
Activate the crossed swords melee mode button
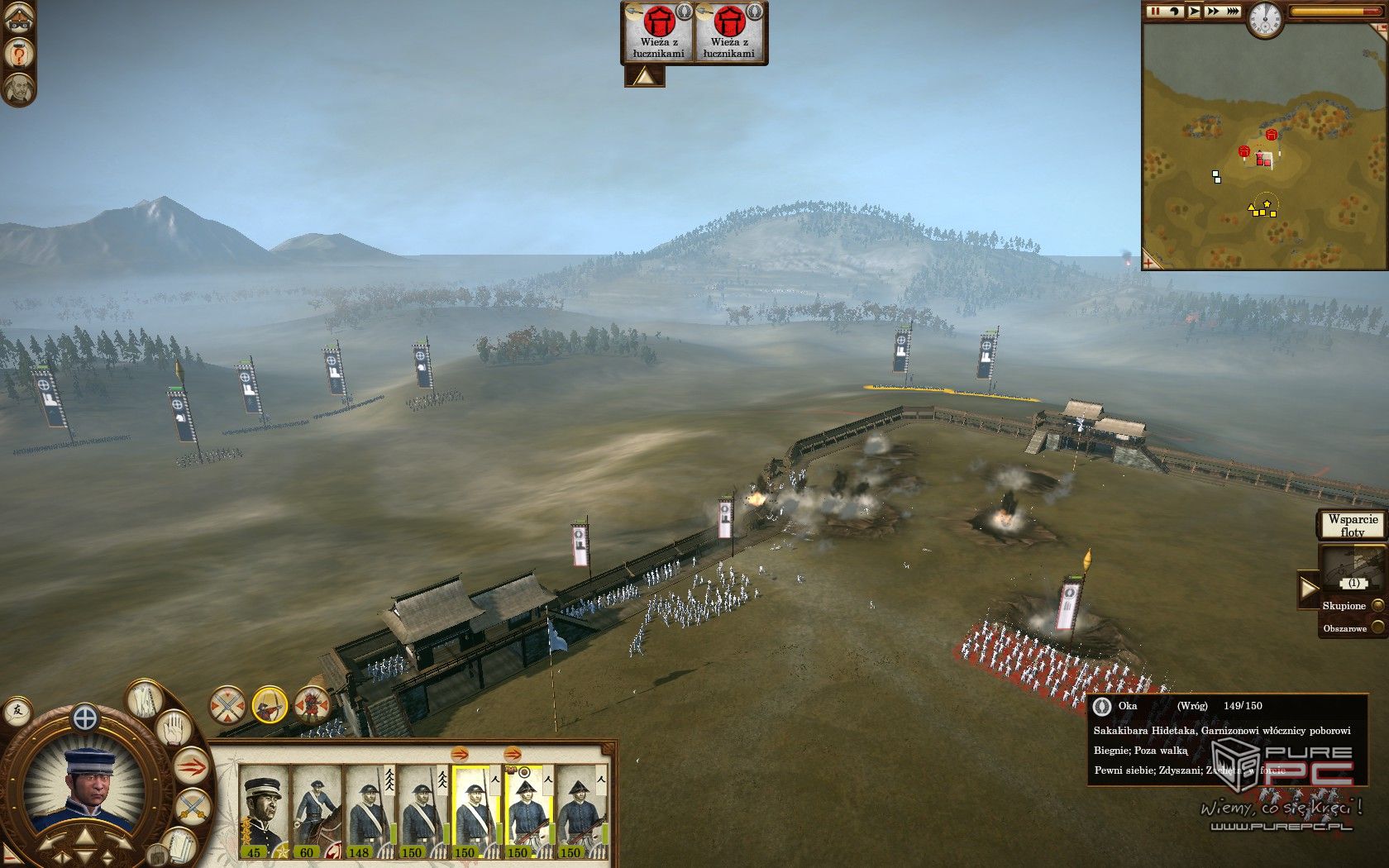(x=227, y=706)
